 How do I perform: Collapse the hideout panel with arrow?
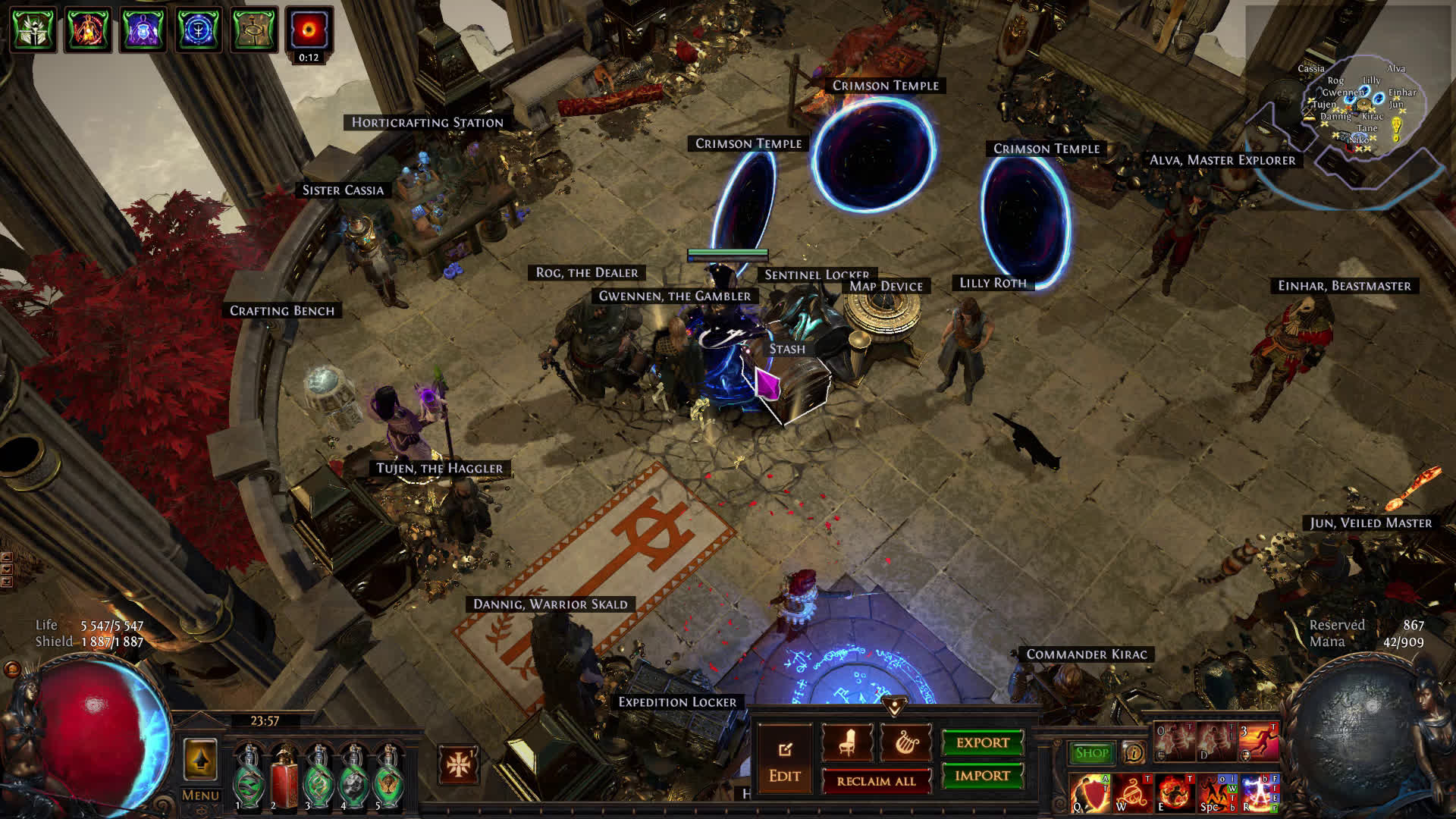895,707
